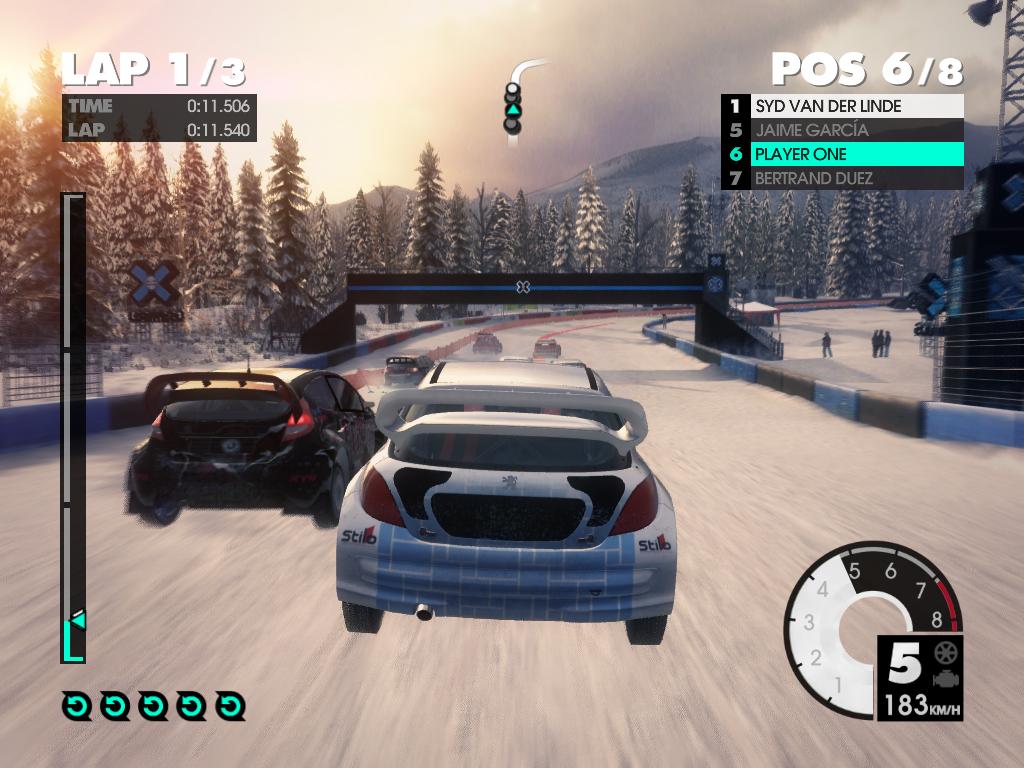The height and width of the screenshot is (768, 1024).
Task: Select Bertrand Duez standings entry
Action: tap(842, 178)
